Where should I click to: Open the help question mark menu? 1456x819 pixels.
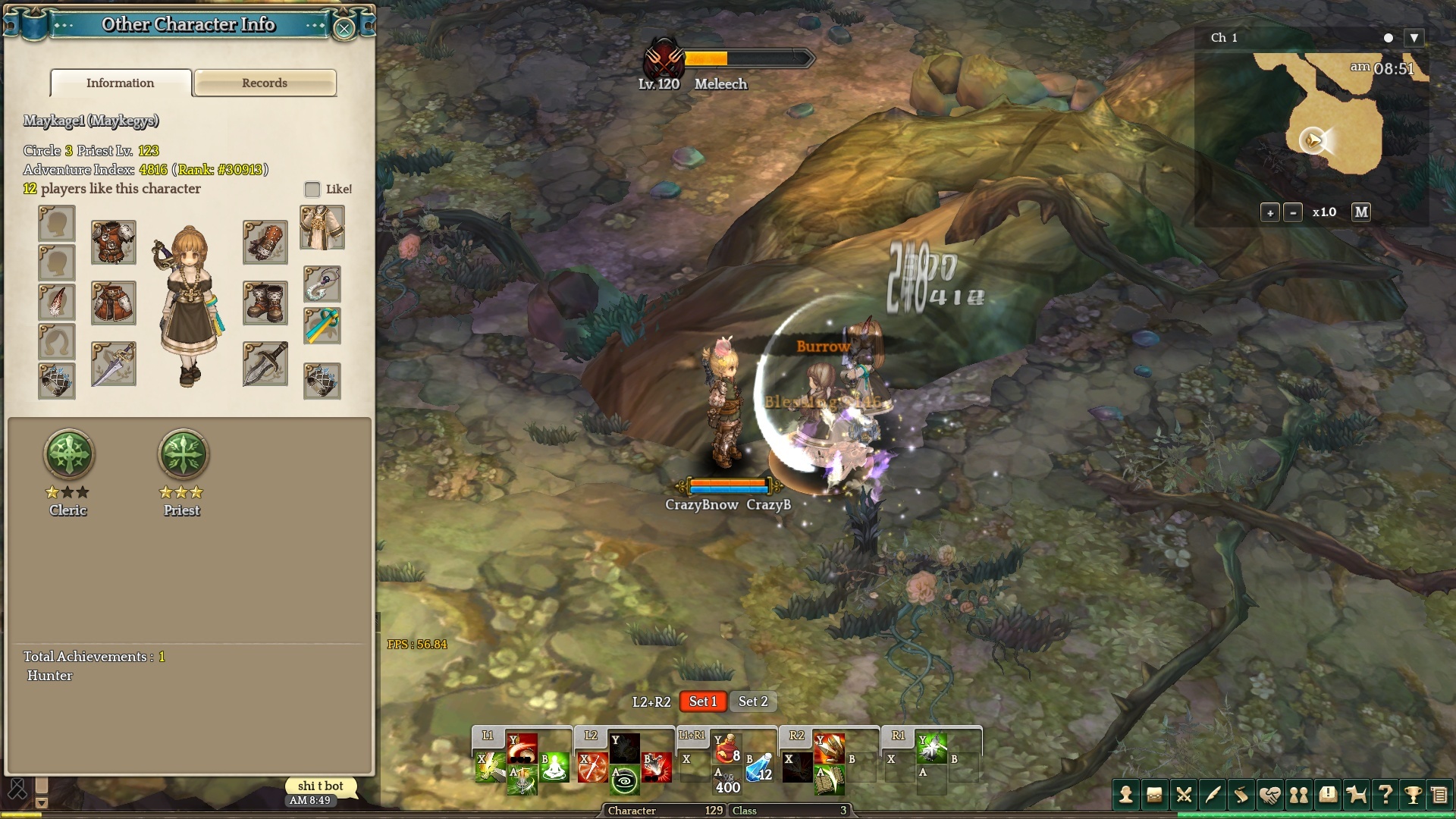[x=1385, y=795]
